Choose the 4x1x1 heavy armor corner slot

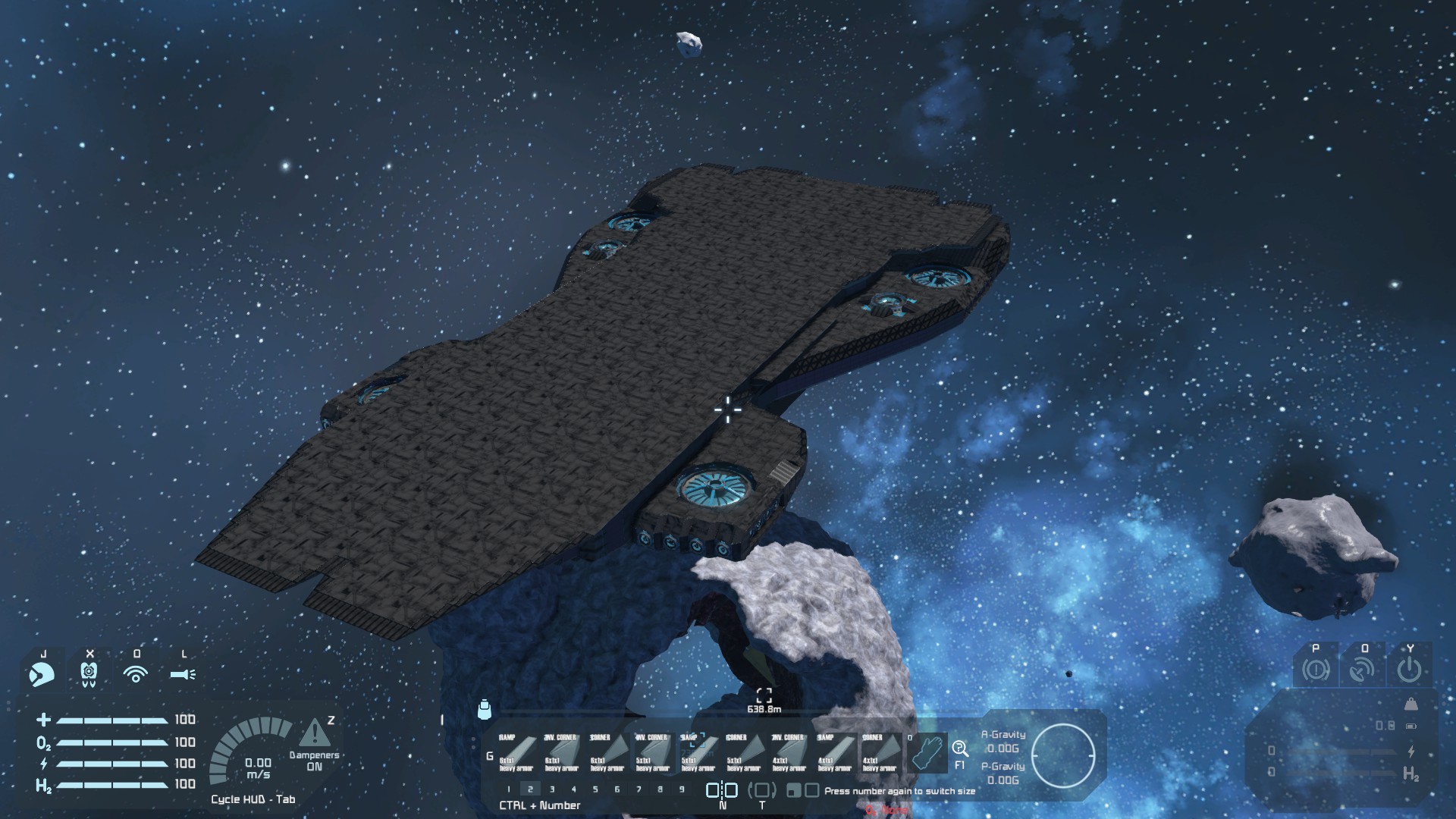[x=880, y=752]
